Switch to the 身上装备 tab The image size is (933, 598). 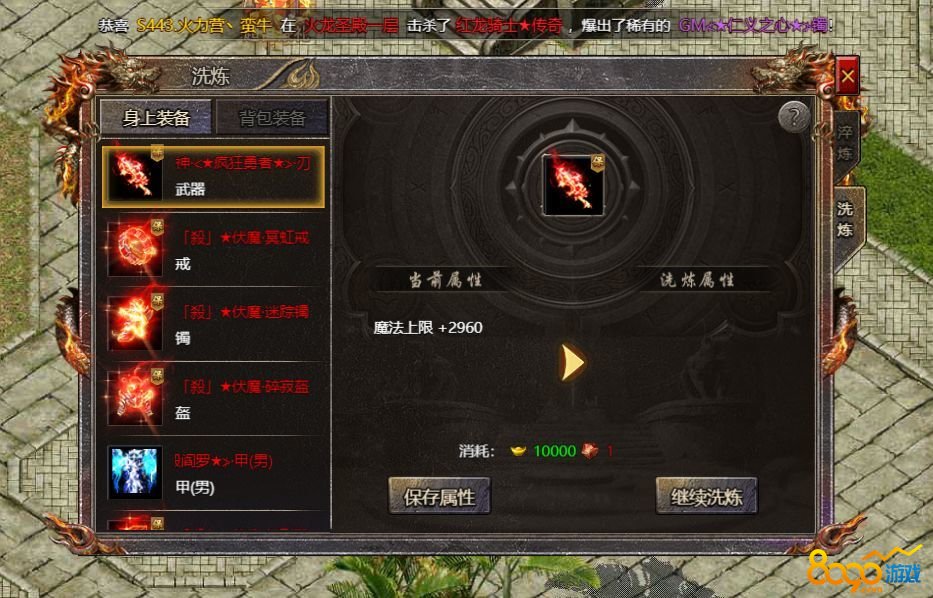tap(156, 118)
